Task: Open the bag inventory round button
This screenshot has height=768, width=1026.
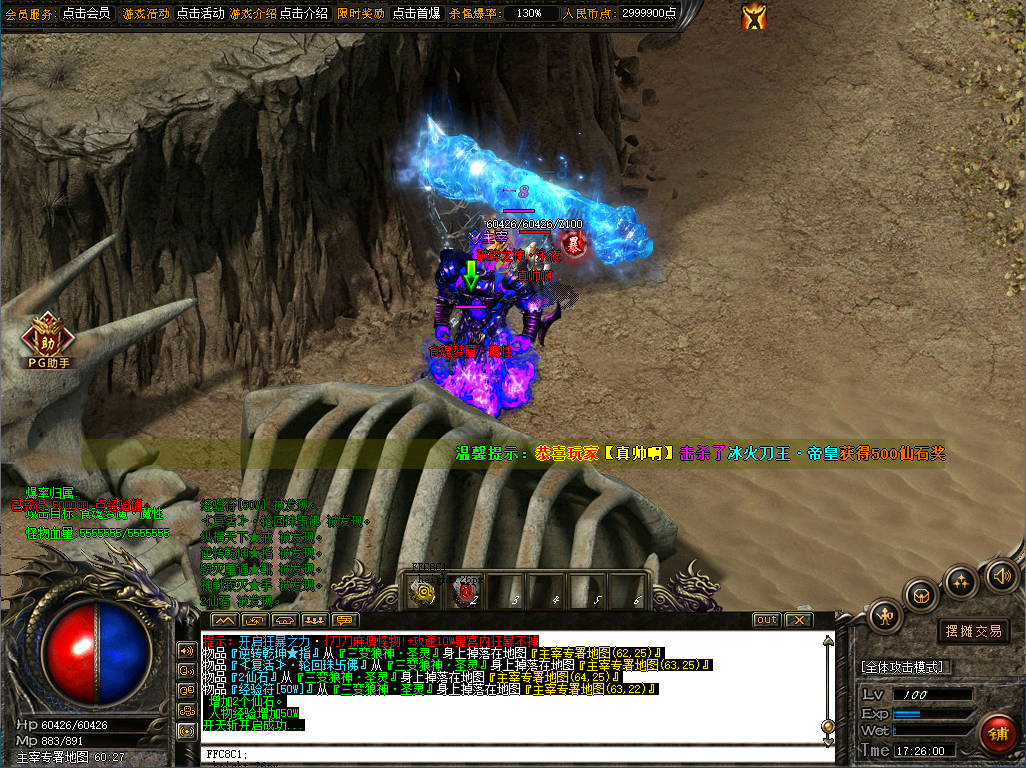Action: point(921,596)
